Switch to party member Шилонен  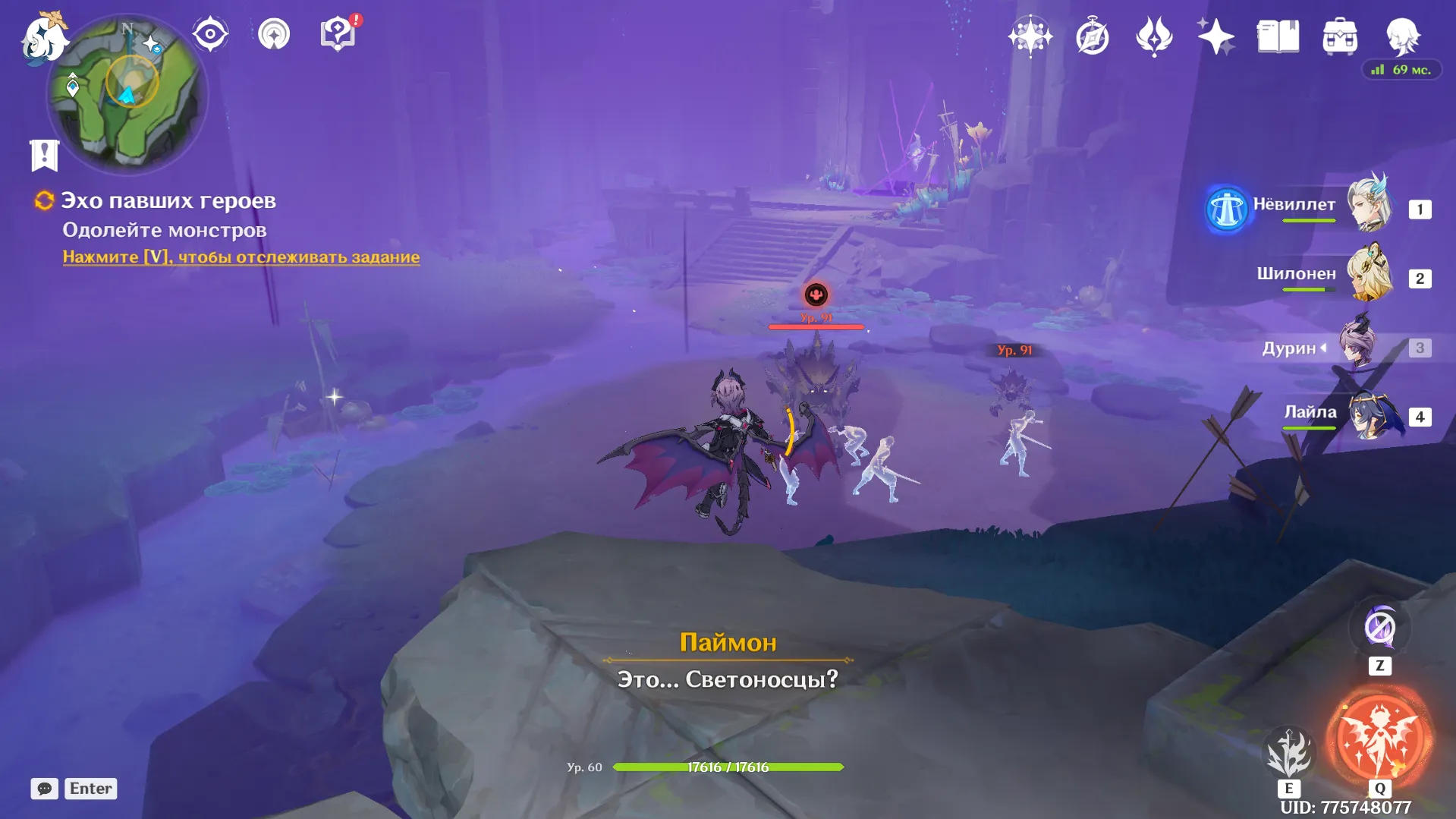[x=1370, y=273]
